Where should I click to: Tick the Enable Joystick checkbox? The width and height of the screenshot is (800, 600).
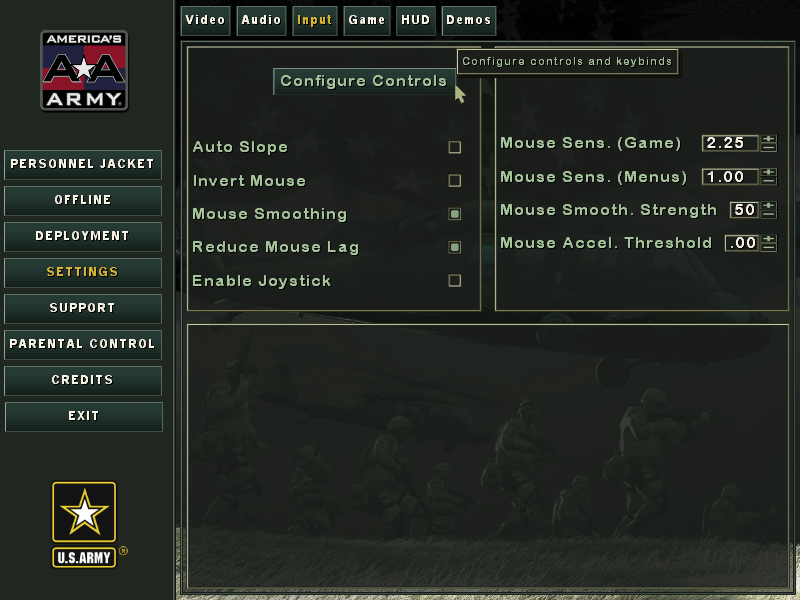455,281
